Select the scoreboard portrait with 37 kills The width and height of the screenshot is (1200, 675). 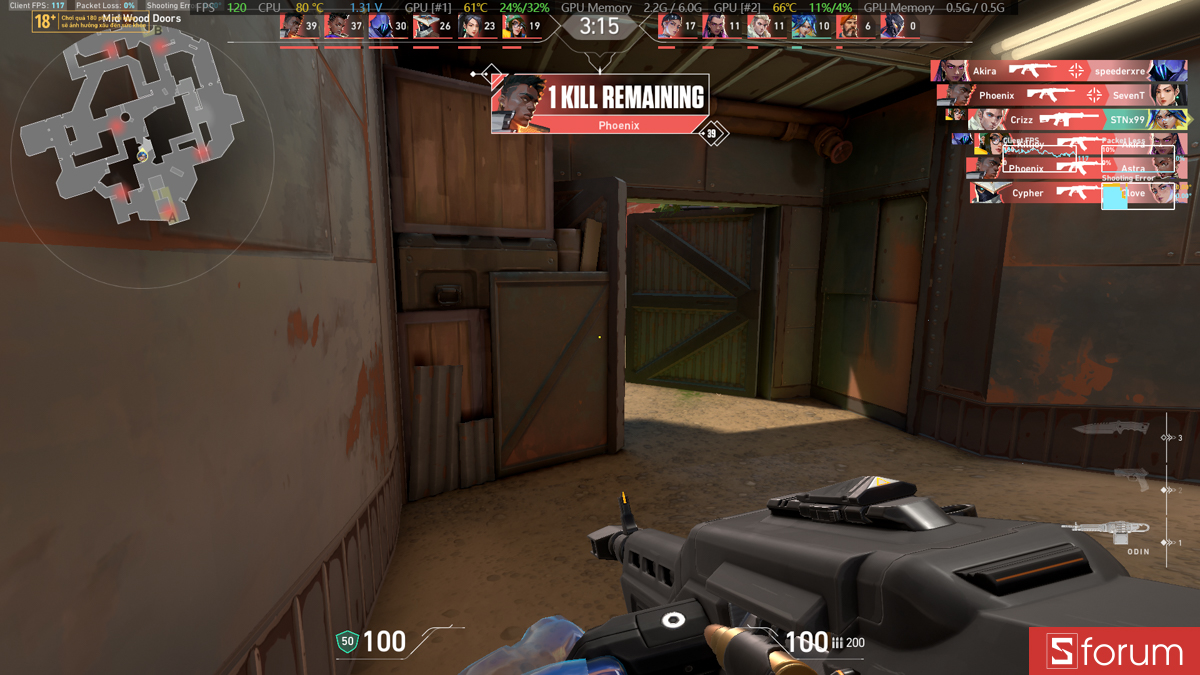coord(336,26)
